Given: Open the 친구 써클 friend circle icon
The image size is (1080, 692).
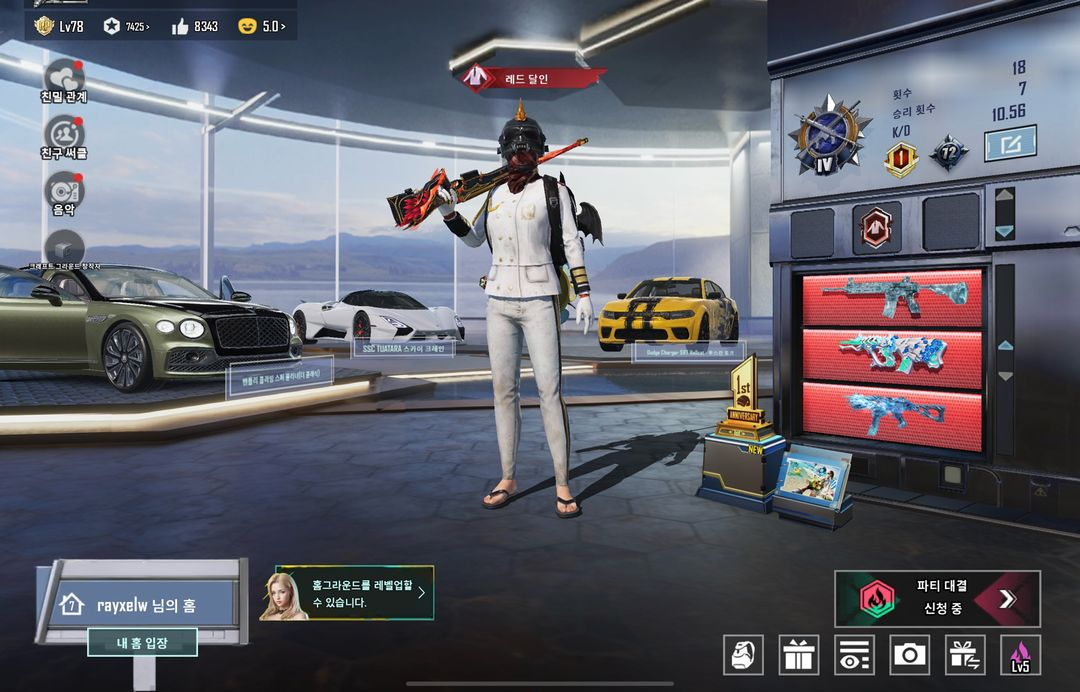Looking at the screenshot, I should coord(65,134).
